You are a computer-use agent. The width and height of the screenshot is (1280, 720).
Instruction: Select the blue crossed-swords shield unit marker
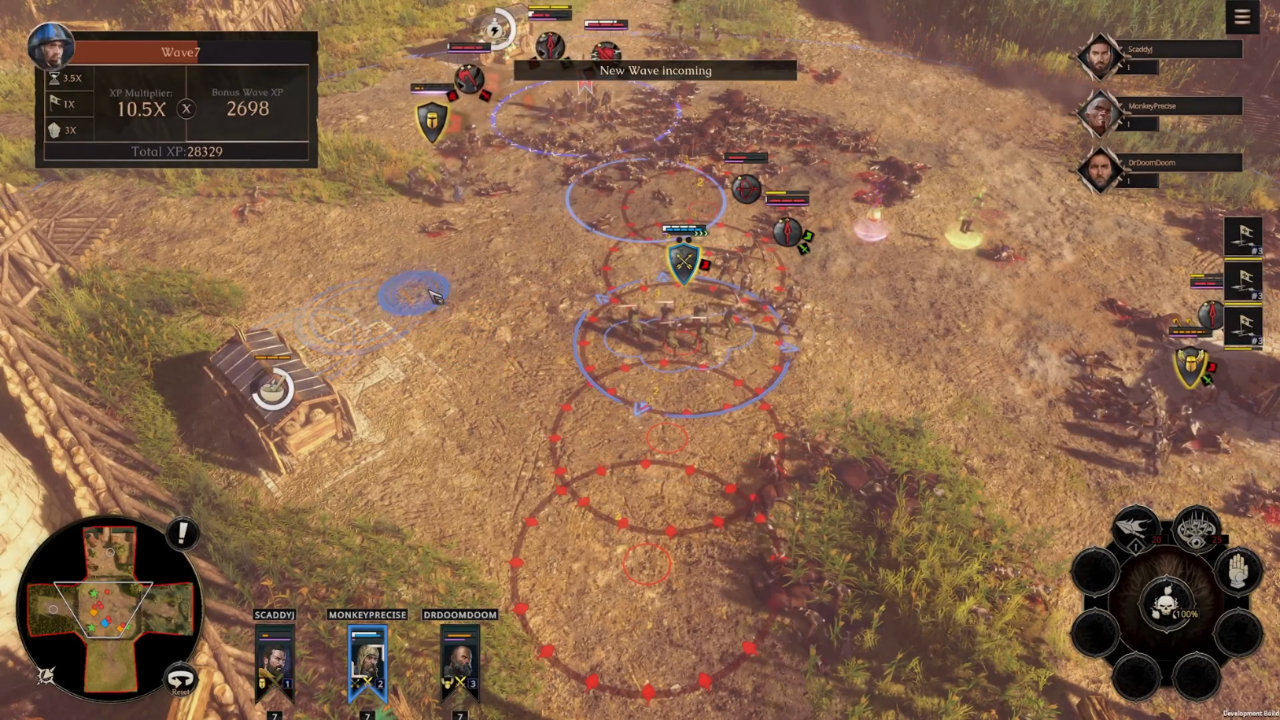(x=683, y=262)
